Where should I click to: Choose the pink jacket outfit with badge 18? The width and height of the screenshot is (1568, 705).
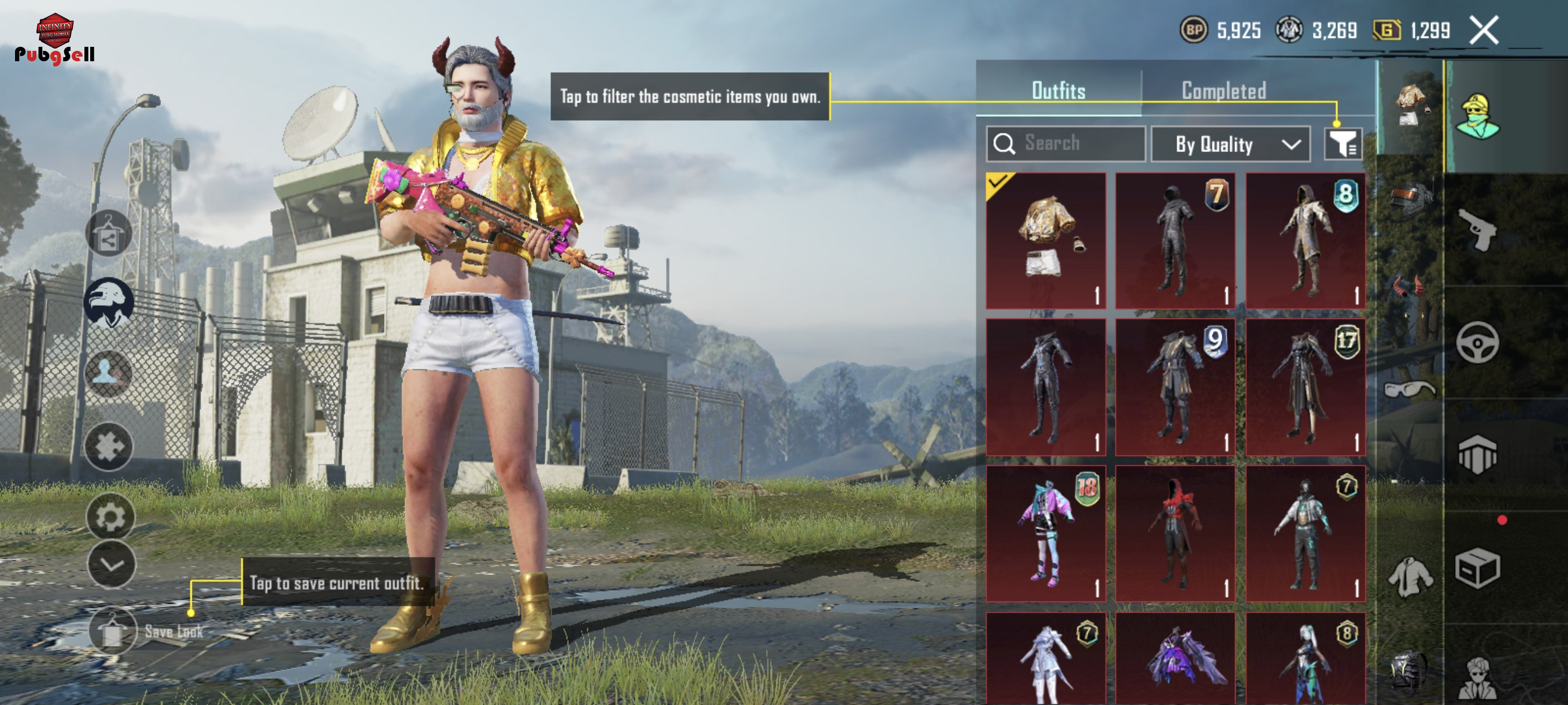1046,533
